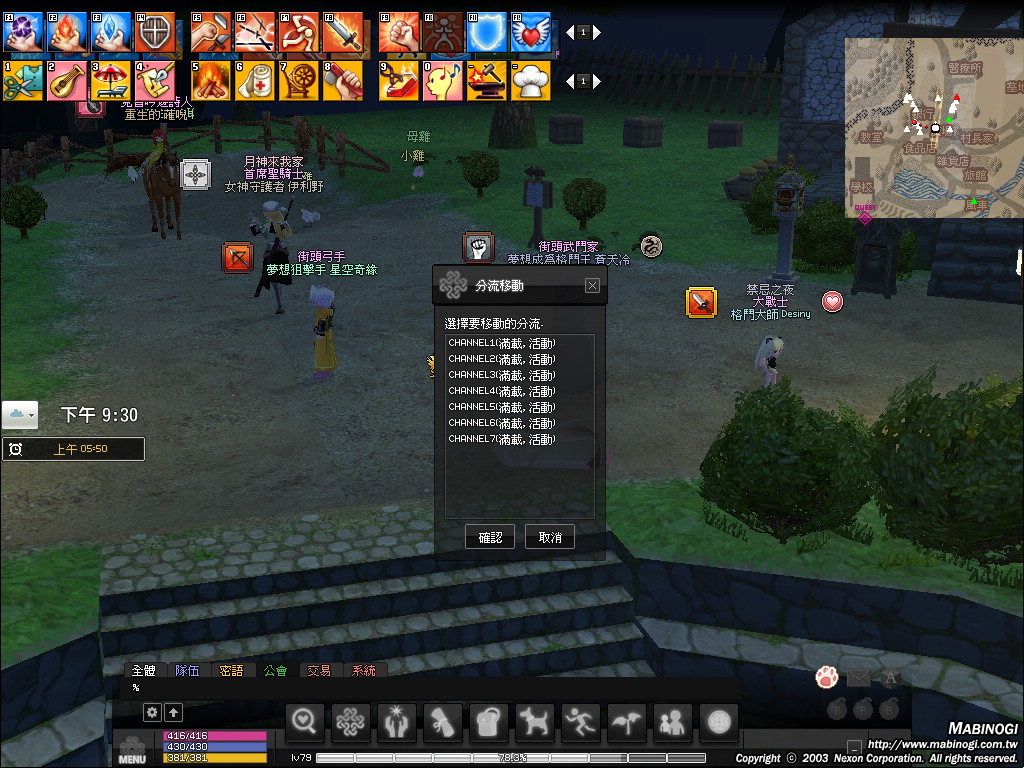Viewport: 1024px width, 768px height.
Task: Switch to the 公會 guild chat tab
Action: point(275,670)
